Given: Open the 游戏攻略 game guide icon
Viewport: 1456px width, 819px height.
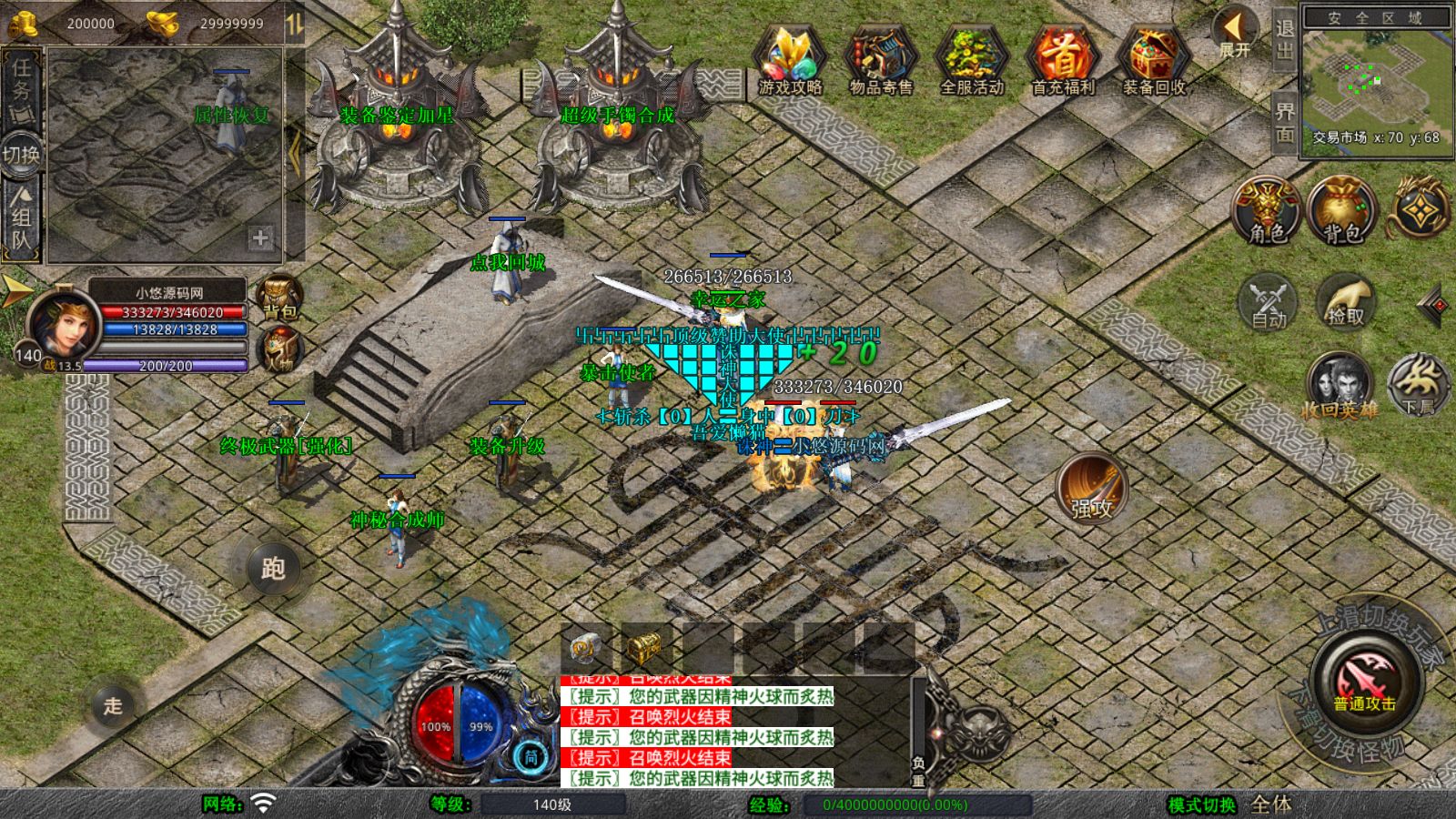Looking at the screenshot, I should (x=790, y=58).
